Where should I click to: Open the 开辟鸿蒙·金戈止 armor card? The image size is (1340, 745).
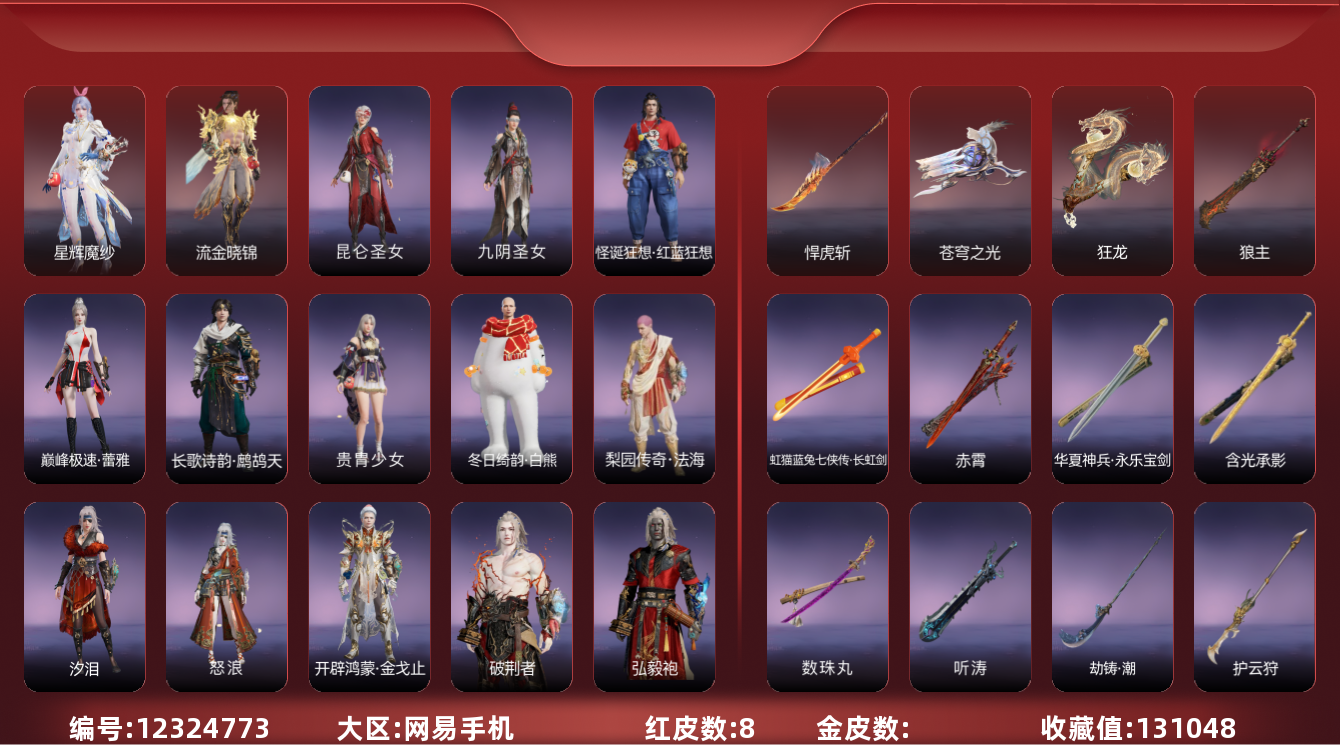(x=369, y=596)
